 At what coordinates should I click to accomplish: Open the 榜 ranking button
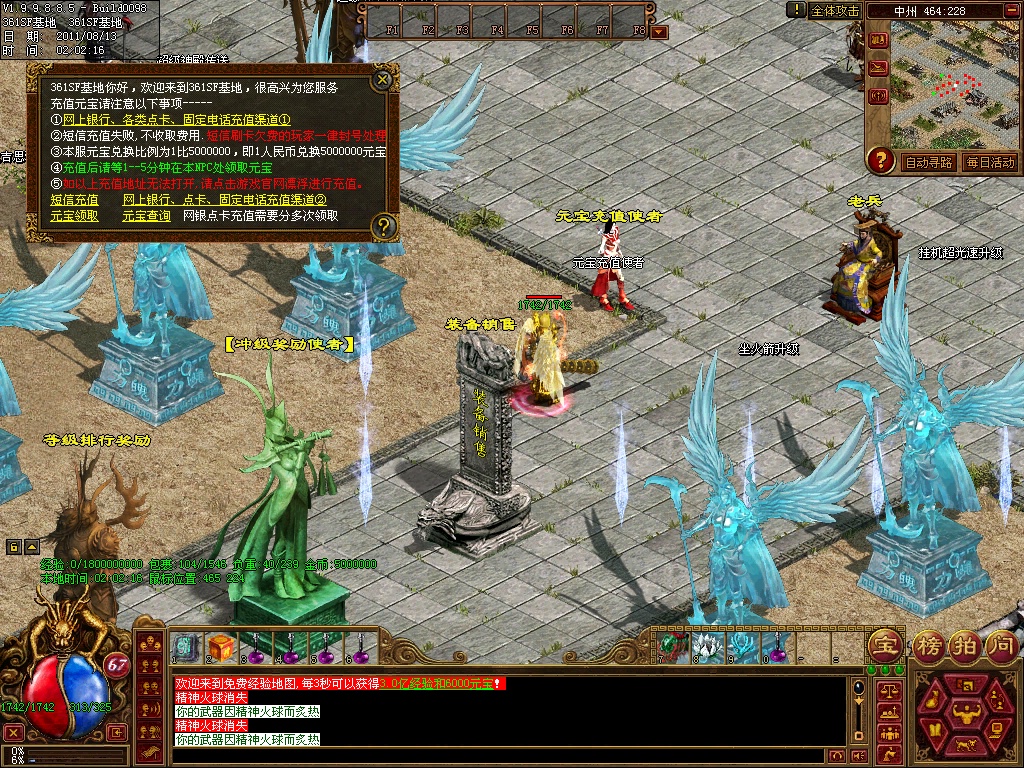click(929, 644)
